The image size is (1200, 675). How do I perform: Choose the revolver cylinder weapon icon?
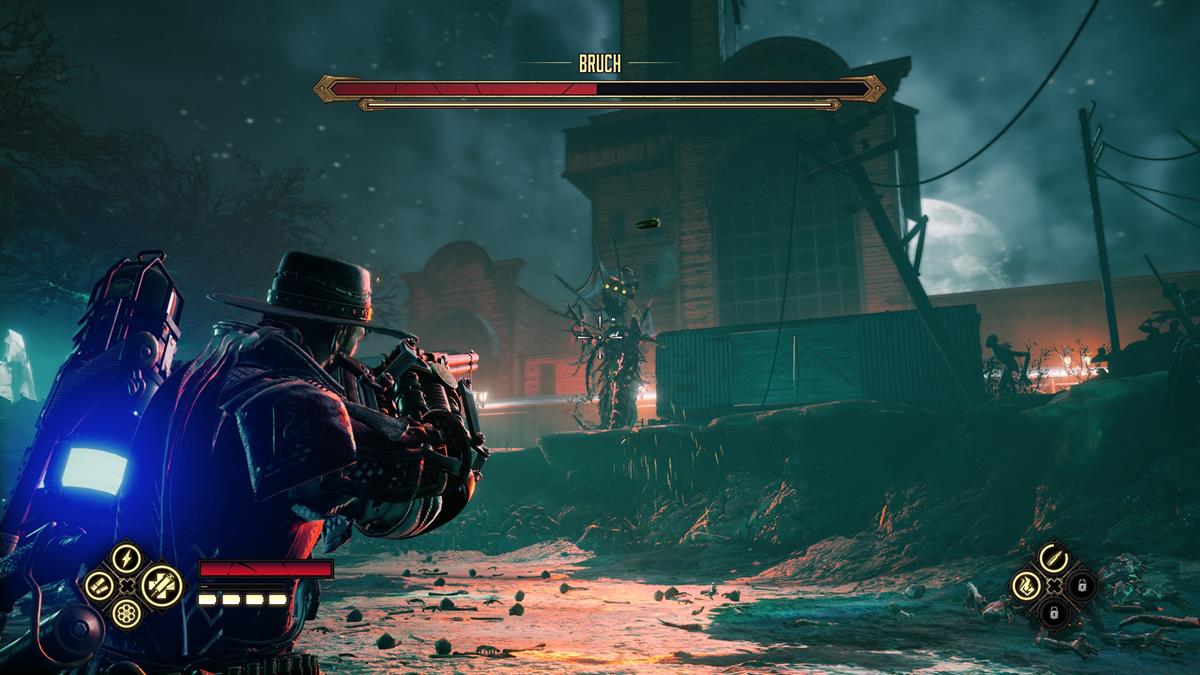[126, 613]
